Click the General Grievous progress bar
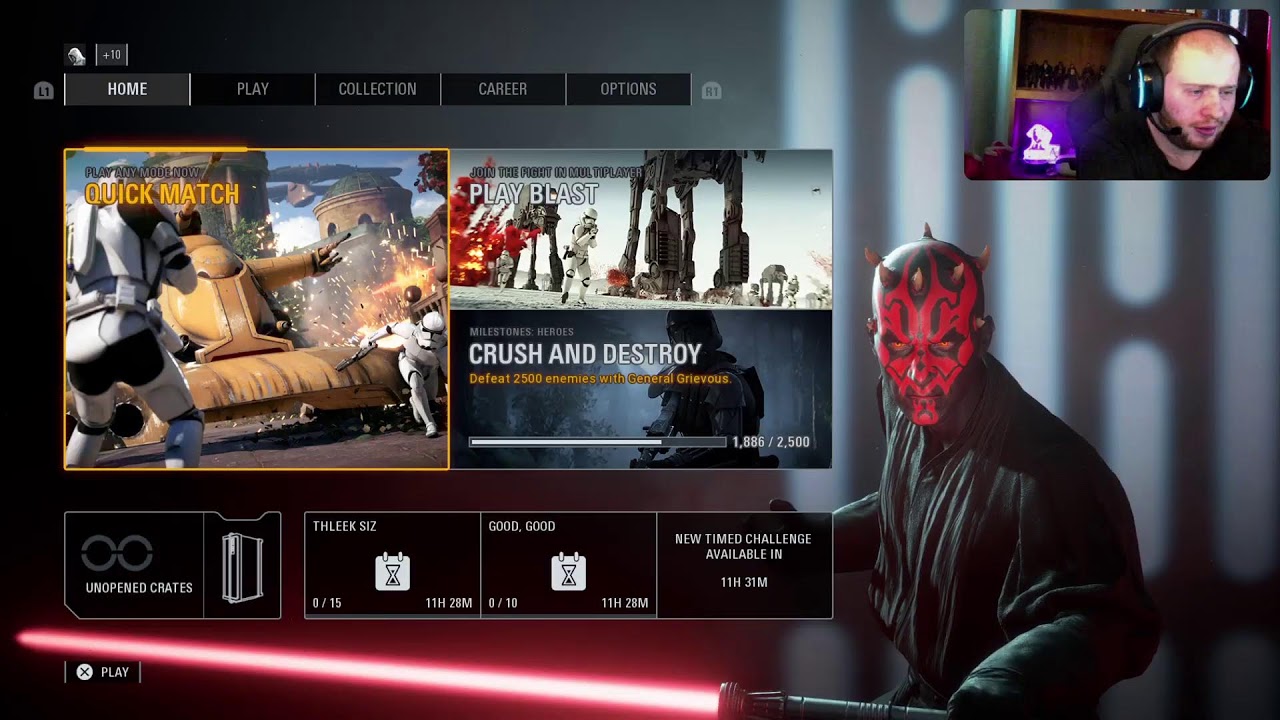Viewport: 1280px width, 720px height. click(600, 440)
